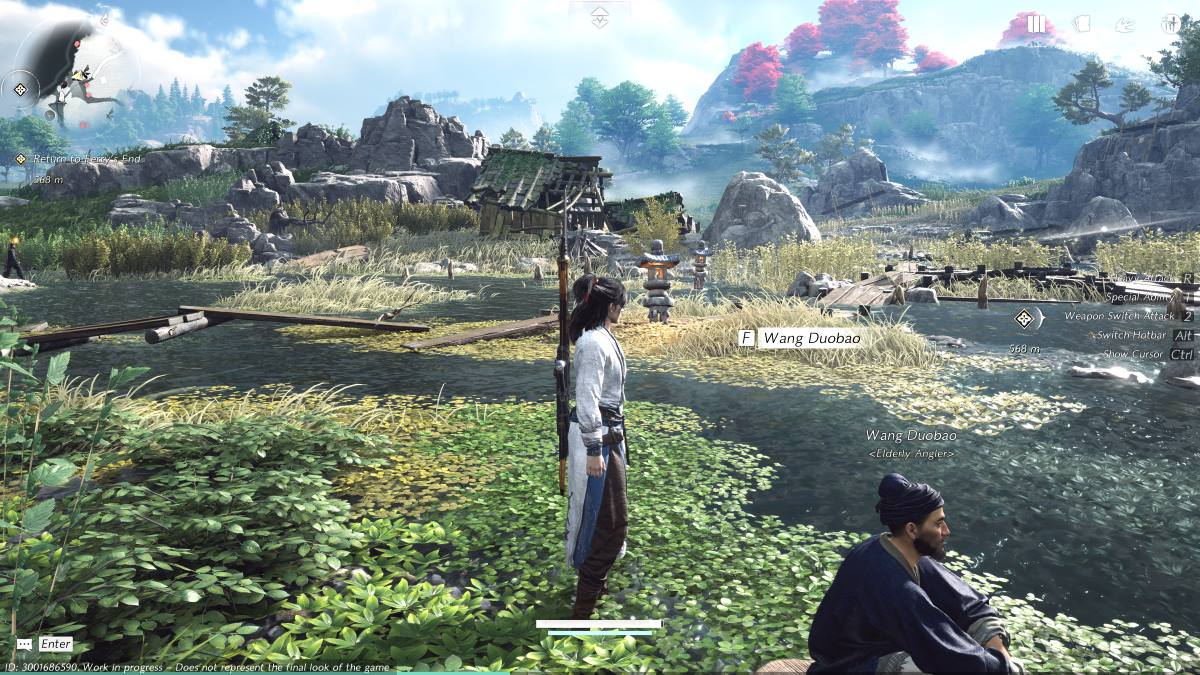Open the journal book icon

tap(1081, 24)
